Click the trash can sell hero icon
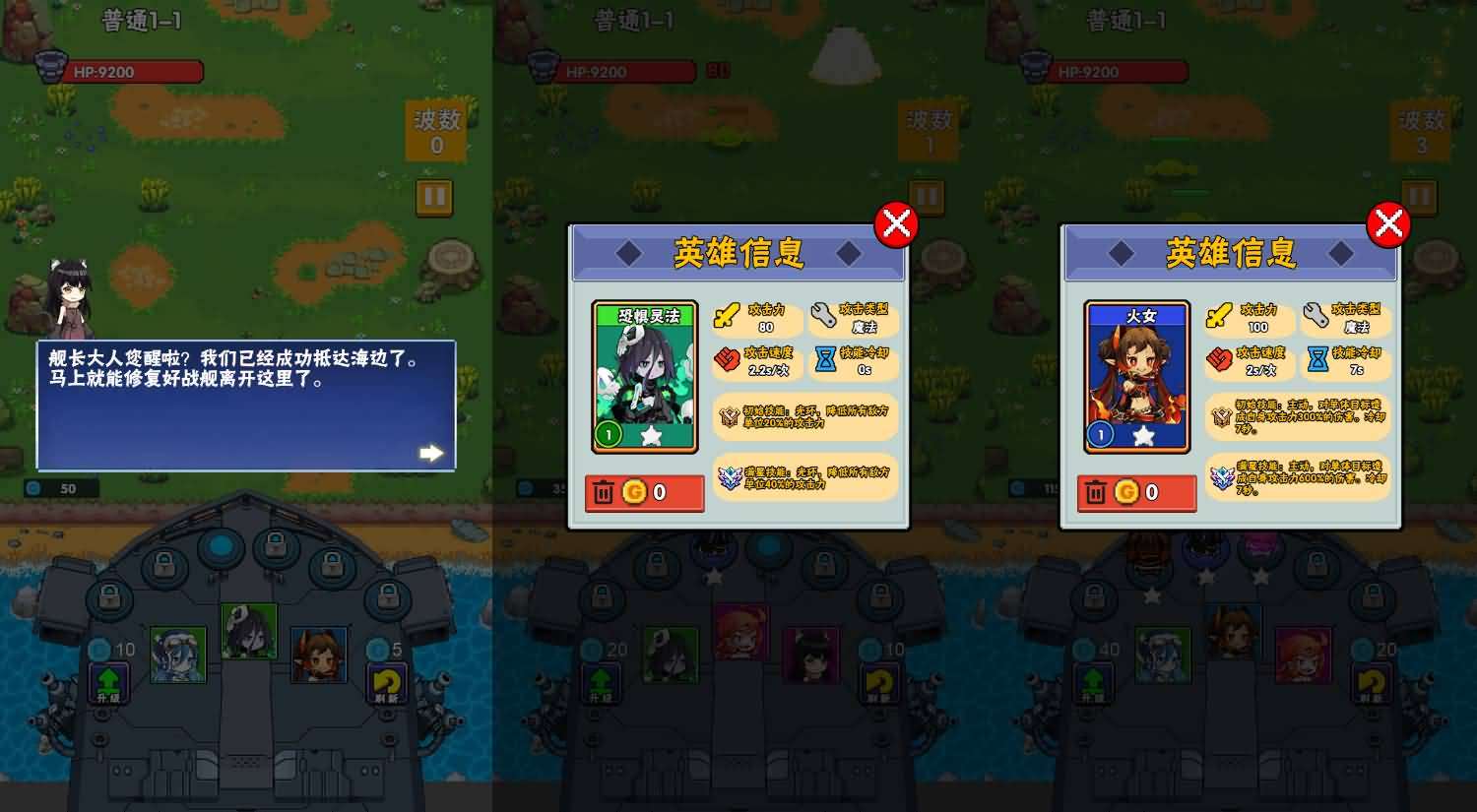Screen dimensions: 1477x812 (604, 492)
